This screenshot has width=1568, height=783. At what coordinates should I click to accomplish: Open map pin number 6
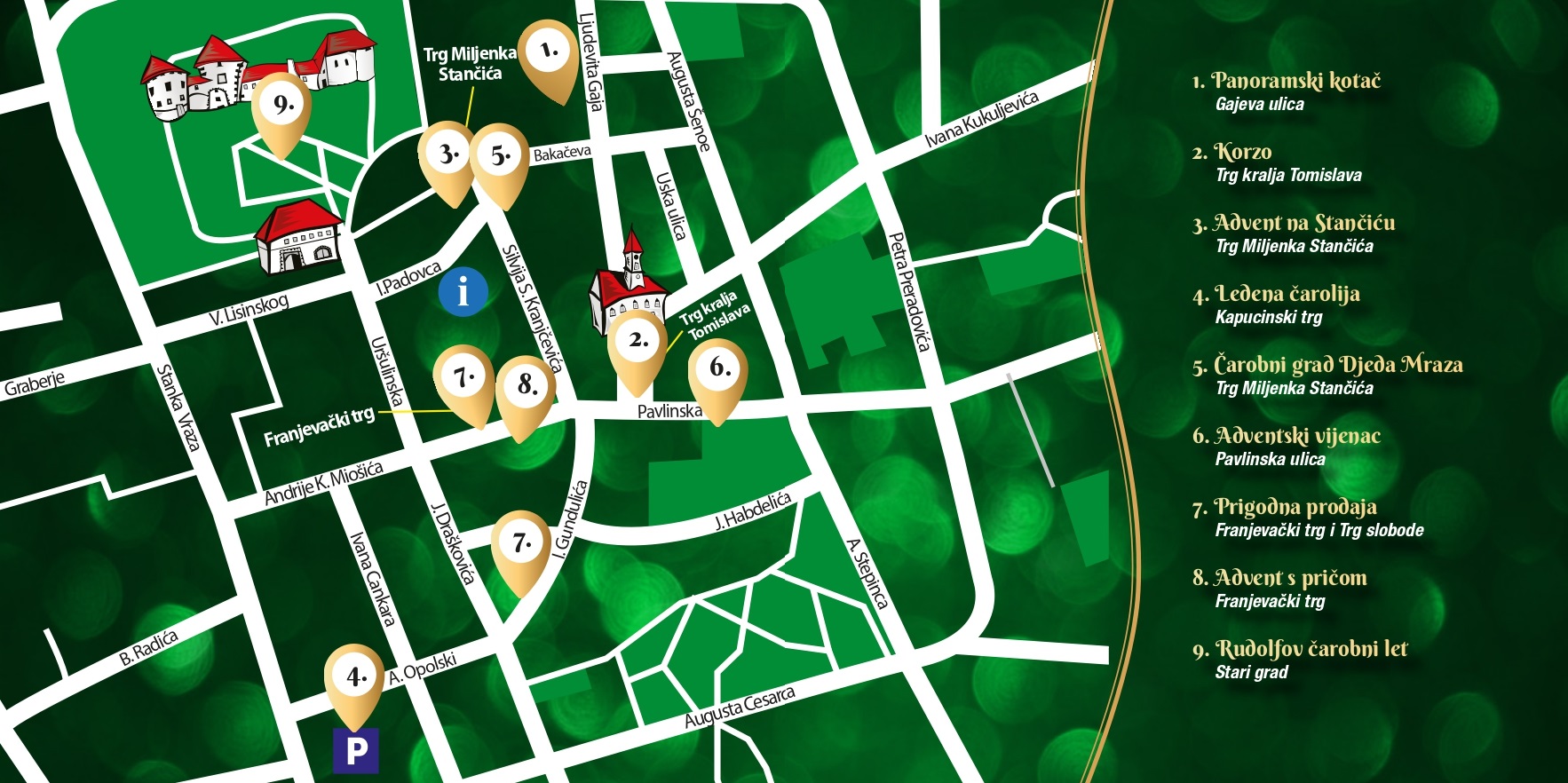[x=718, y=369]
